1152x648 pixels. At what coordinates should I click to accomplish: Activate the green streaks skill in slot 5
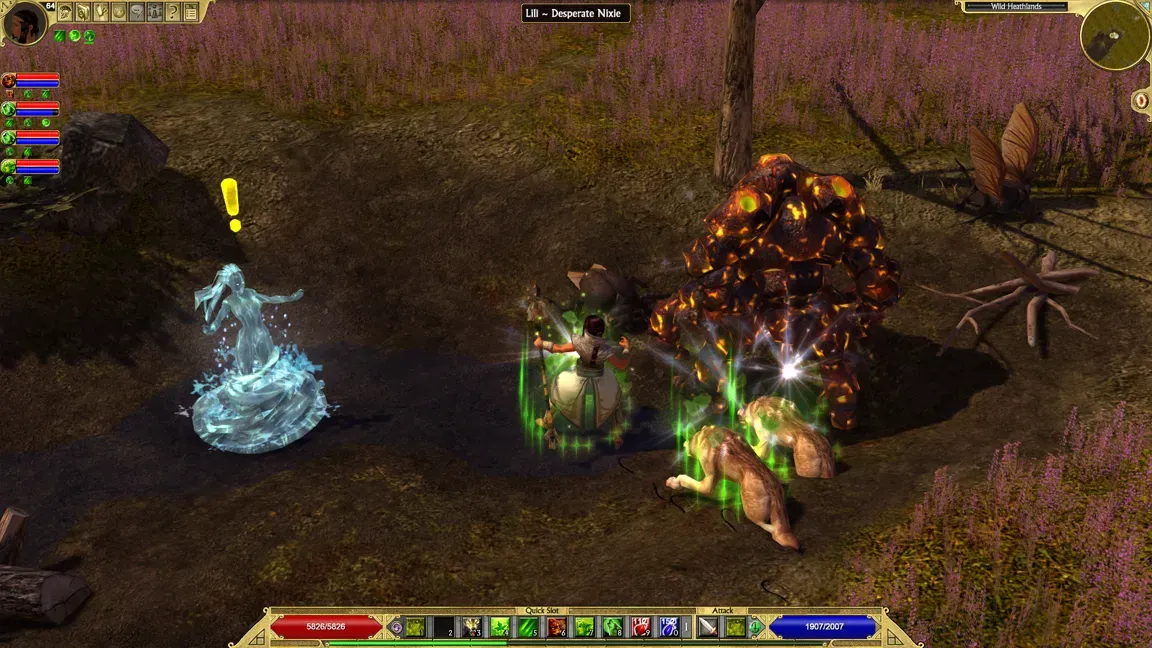[x=528, y=627]
